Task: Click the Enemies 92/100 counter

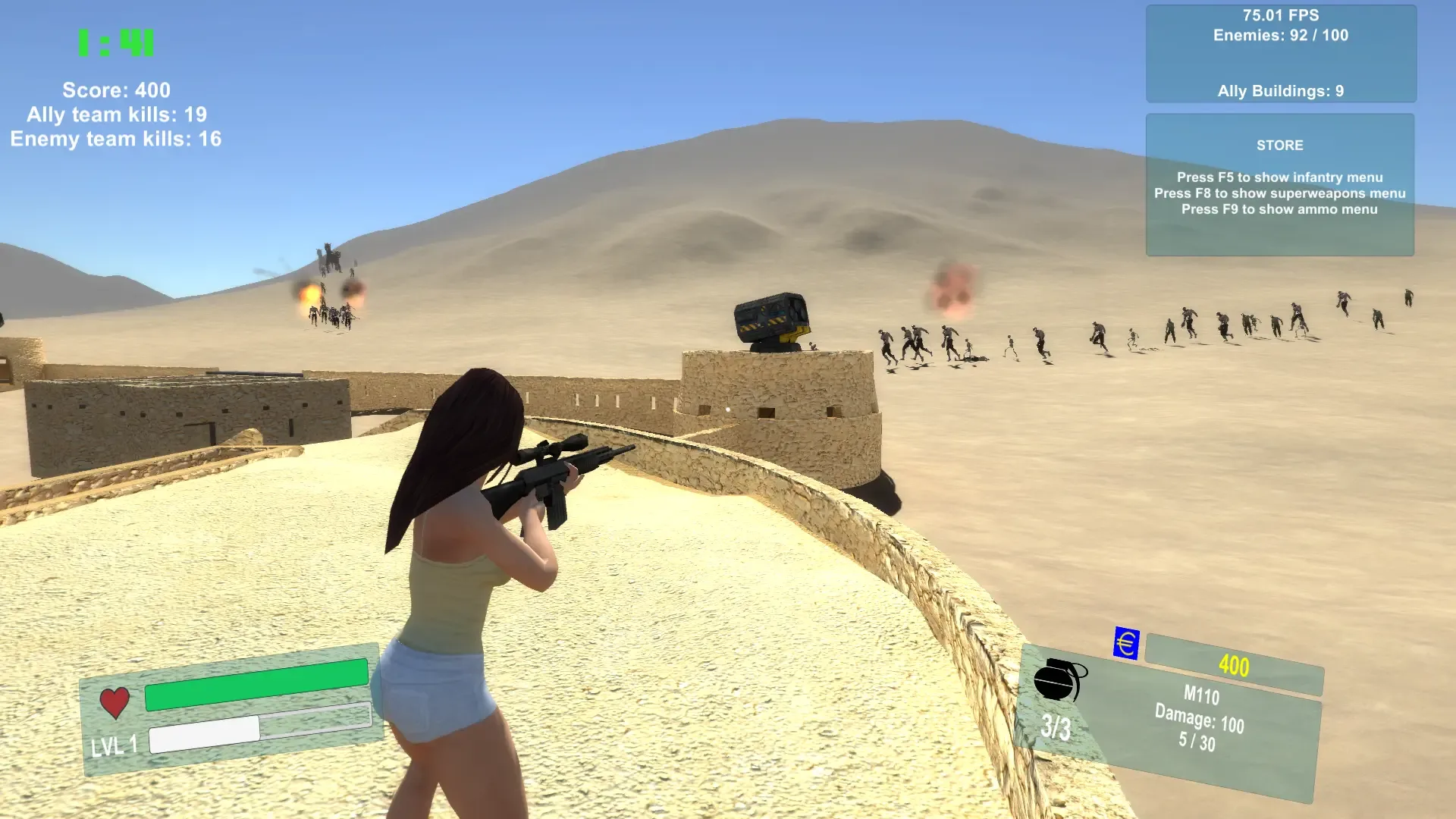Action: (1280, 35)
